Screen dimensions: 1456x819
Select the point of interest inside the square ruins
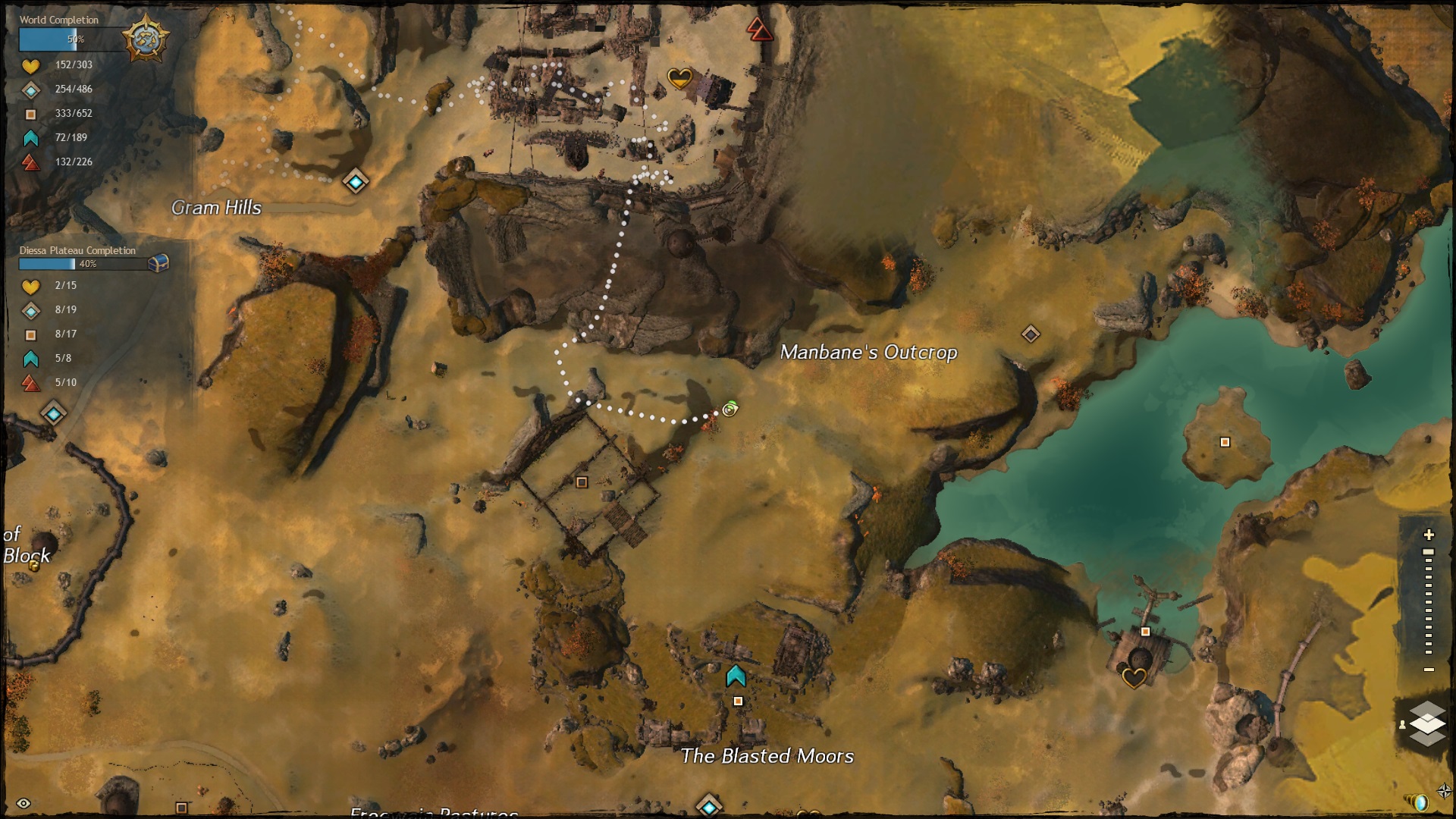[x=582, y=482]
